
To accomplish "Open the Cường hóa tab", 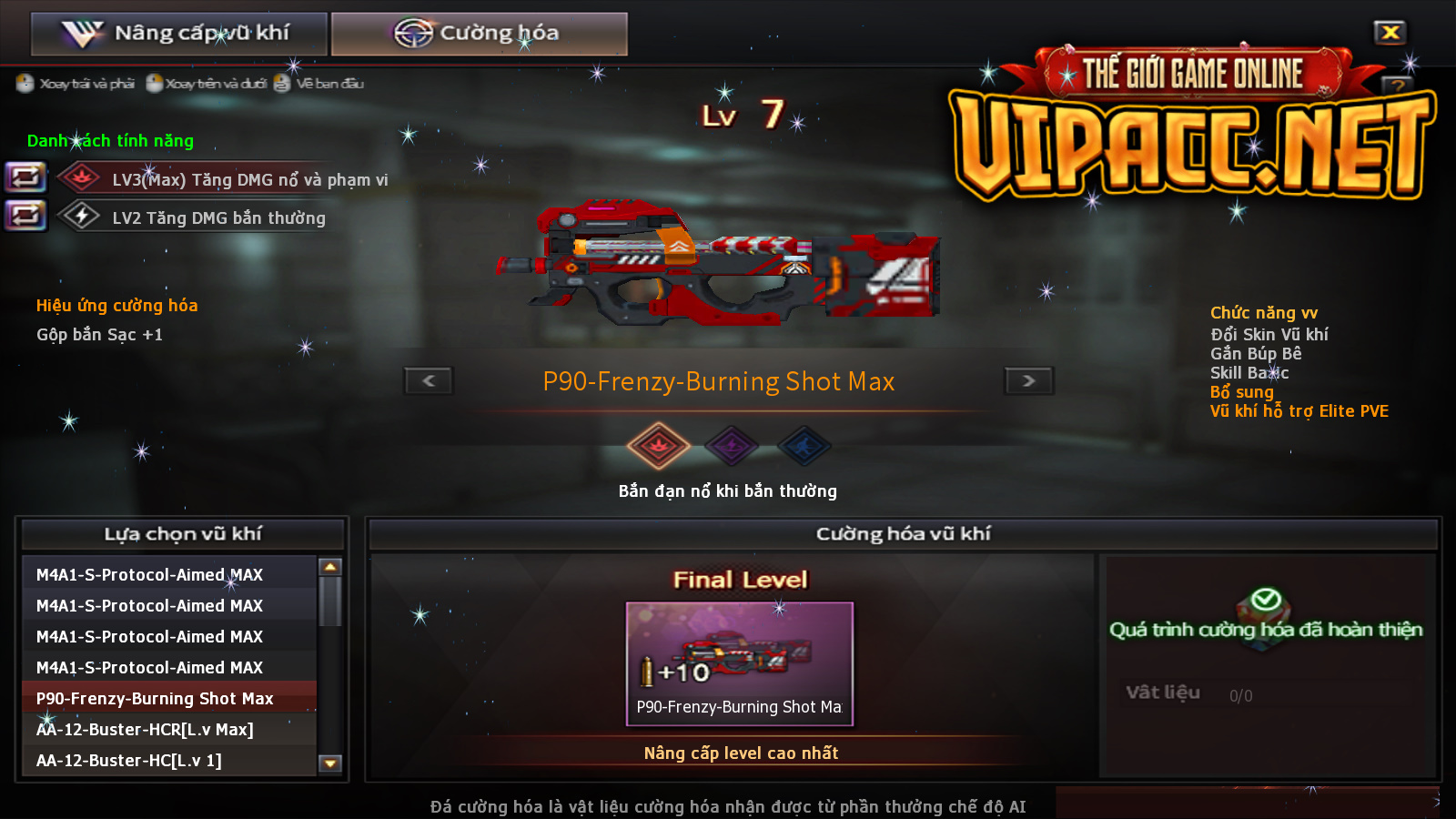I will tap(479, 34).
